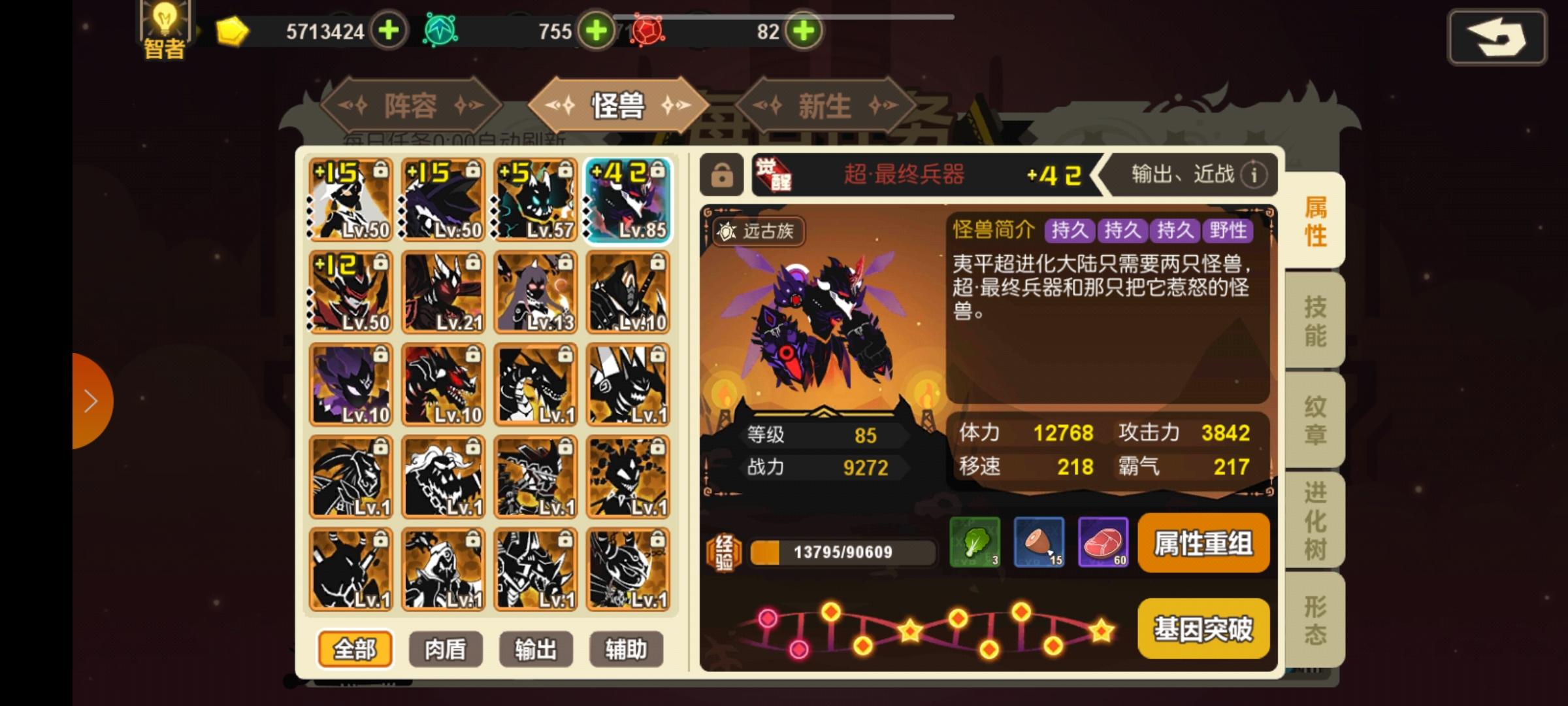The width and height of the screenshot is (1568, 706).
Task: Expand the orange side panel arrow on left edge
Action: click(x=90, y=400)
